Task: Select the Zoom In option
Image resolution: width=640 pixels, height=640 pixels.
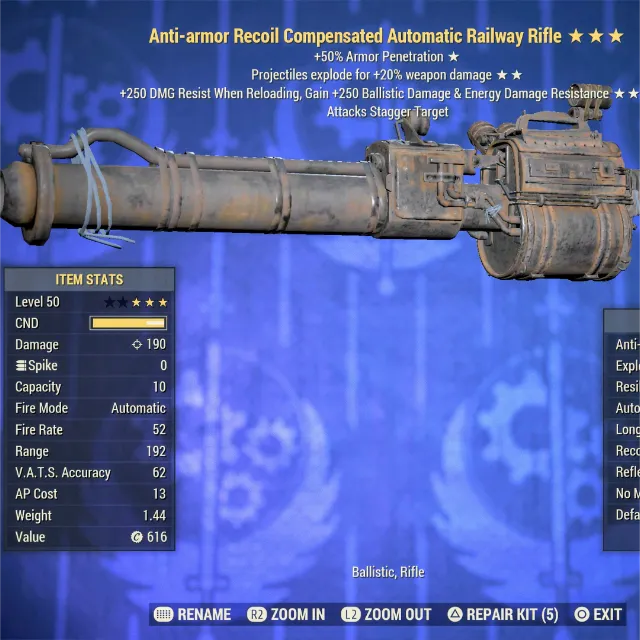Action: tap(287, 614)
